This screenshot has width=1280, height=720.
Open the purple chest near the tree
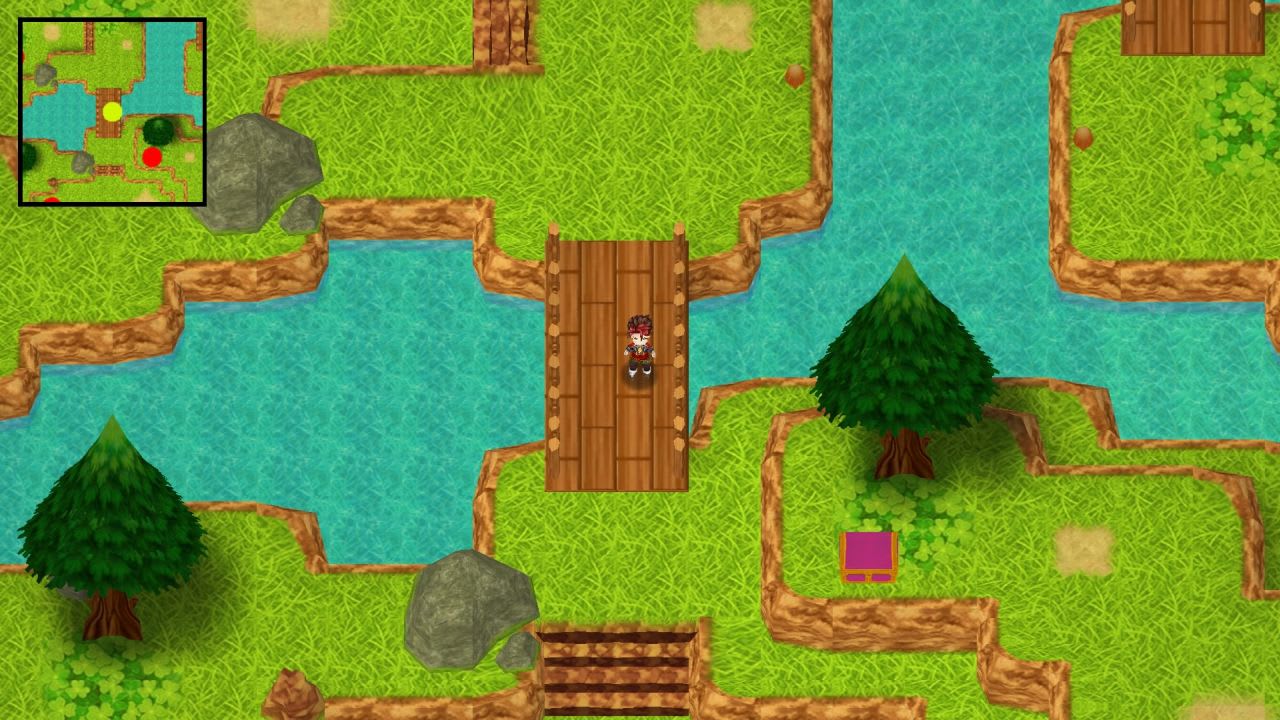coord(868,557)
